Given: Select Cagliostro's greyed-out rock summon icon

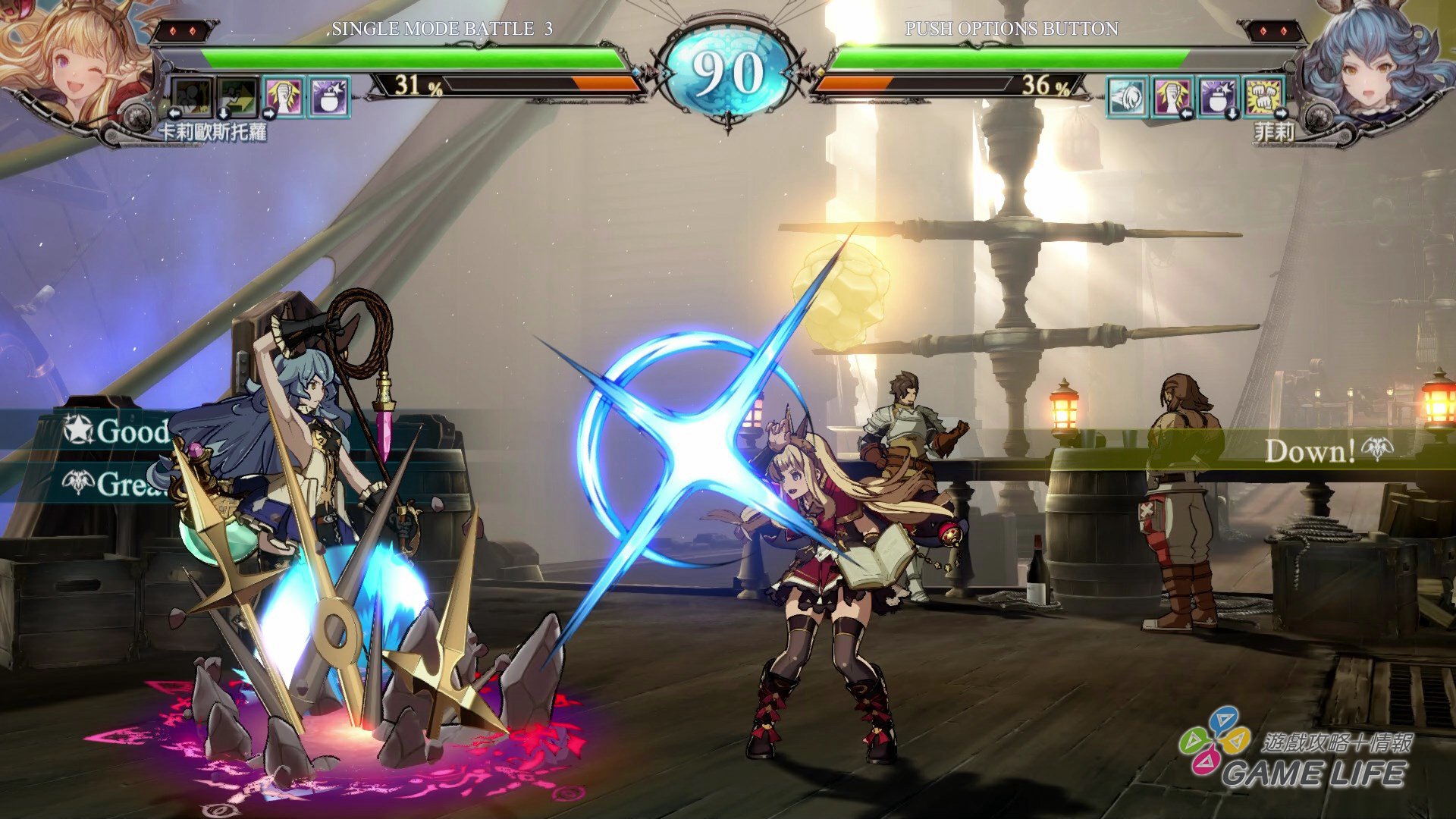Looking at the screenshot, I should (x=193, y=95).
